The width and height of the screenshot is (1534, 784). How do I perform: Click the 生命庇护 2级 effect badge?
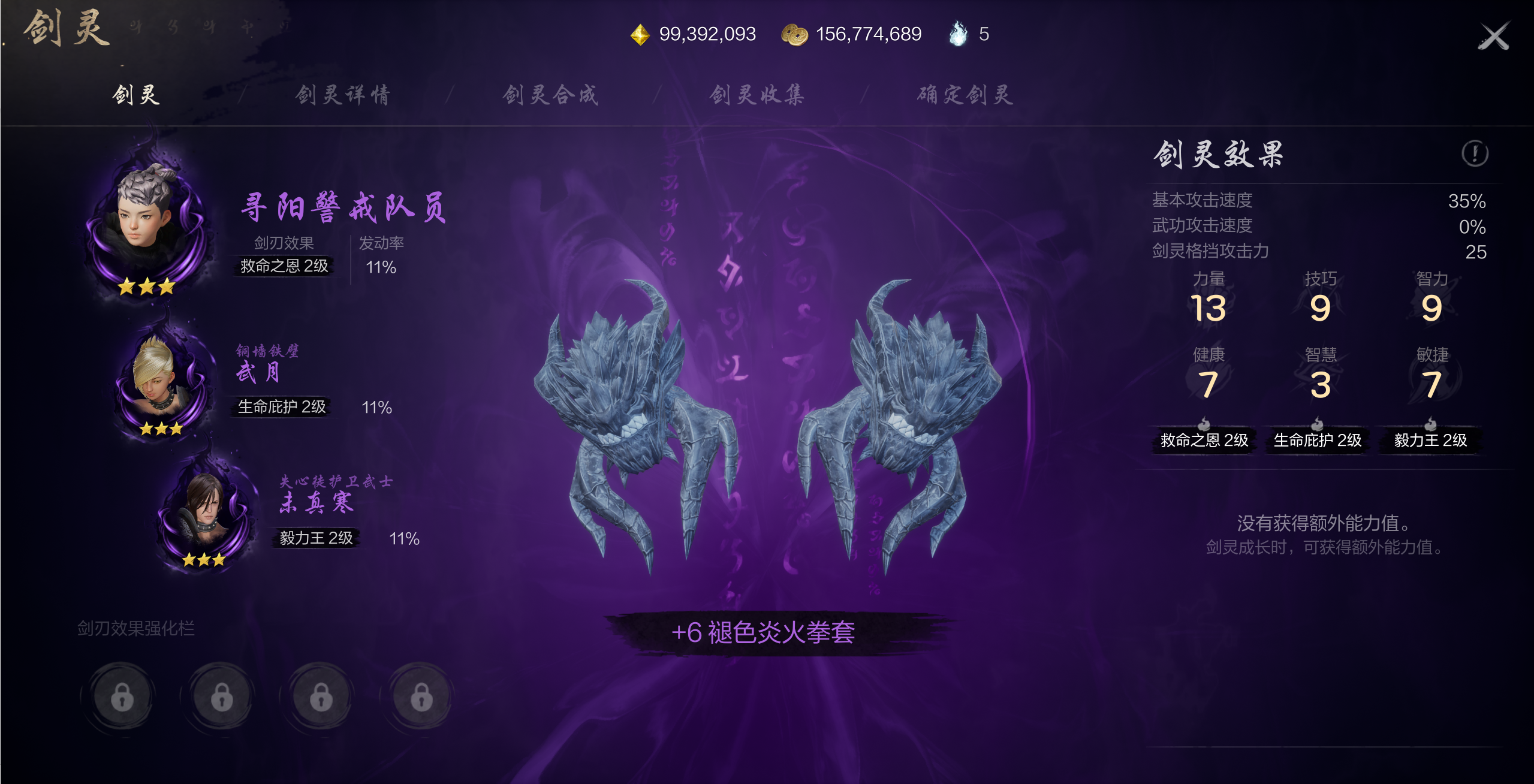pyautogui.click(x=1317, y=441)
